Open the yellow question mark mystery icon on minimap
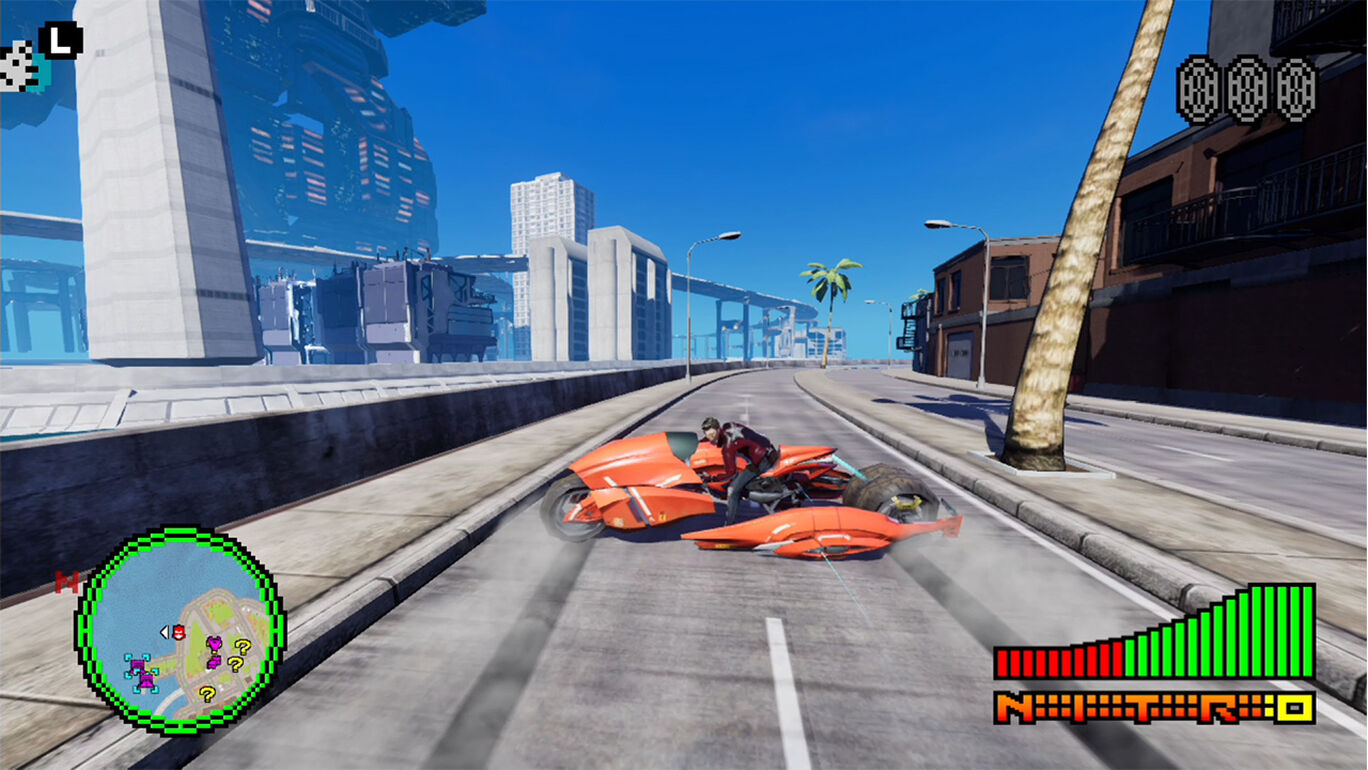This screenshot has width=1368, height=770. [243, 646]
